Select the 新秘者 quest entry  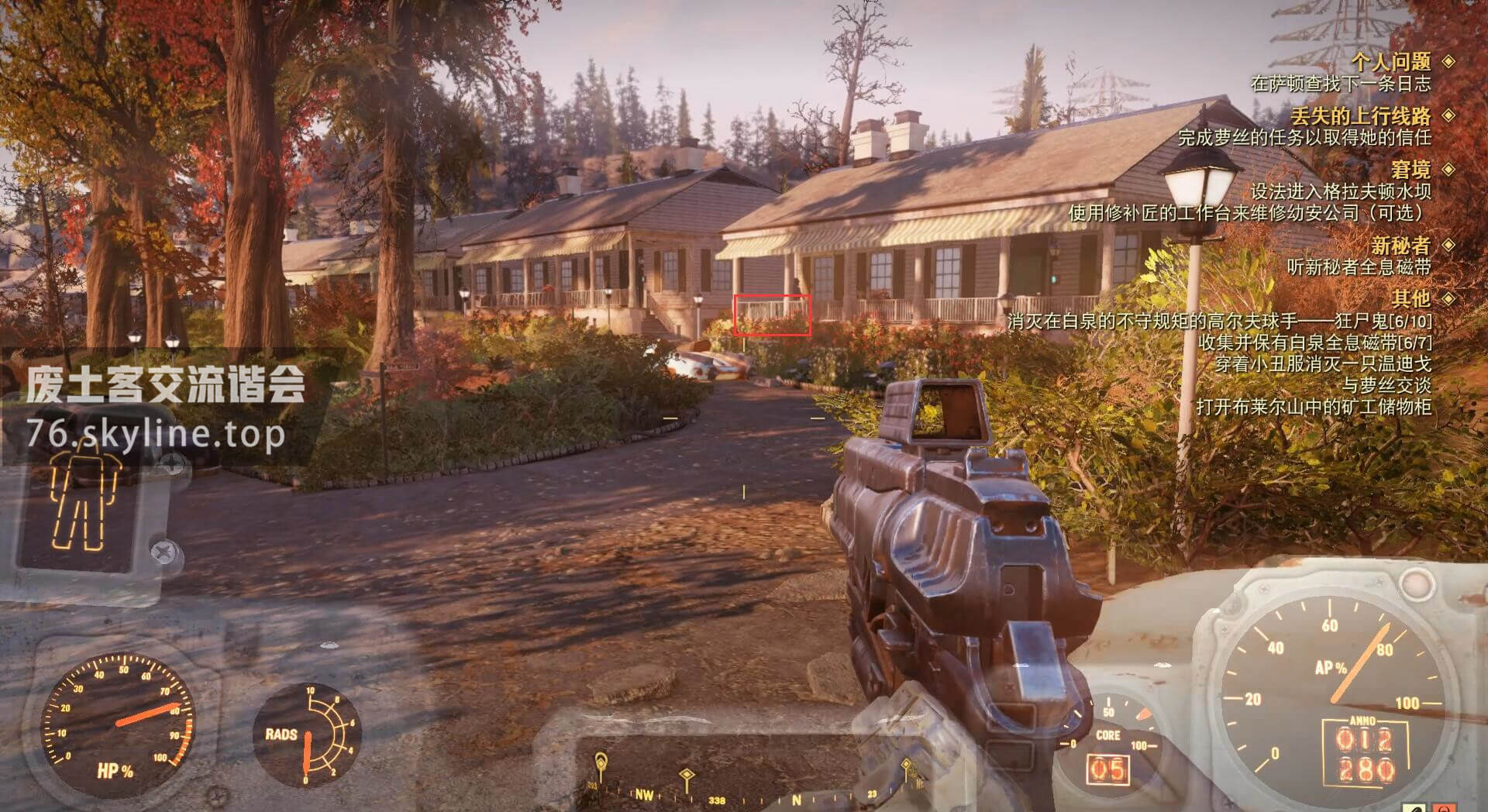point(1400,246)
